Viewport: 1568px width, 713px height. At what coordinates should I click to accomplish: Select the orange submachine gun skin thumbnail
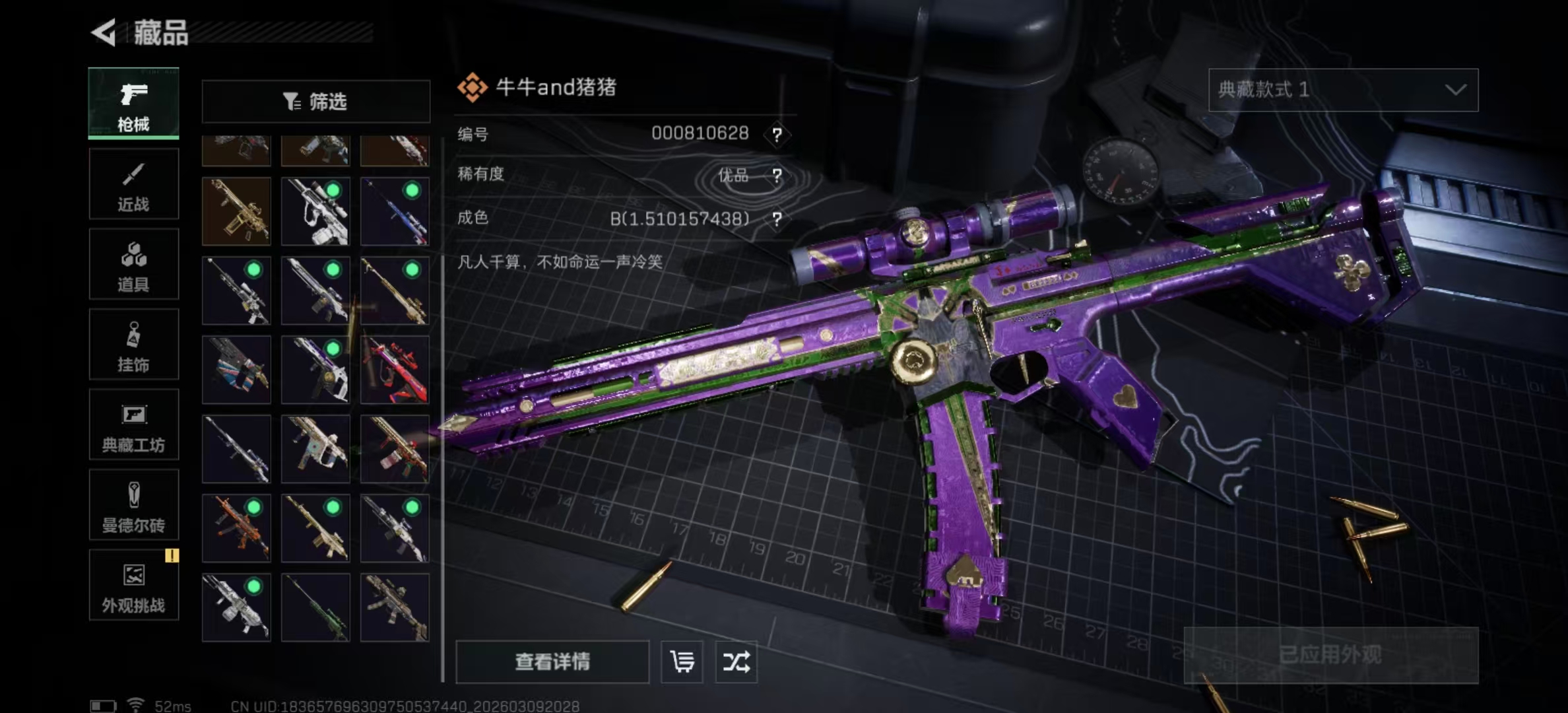click(x=236, y=528)
